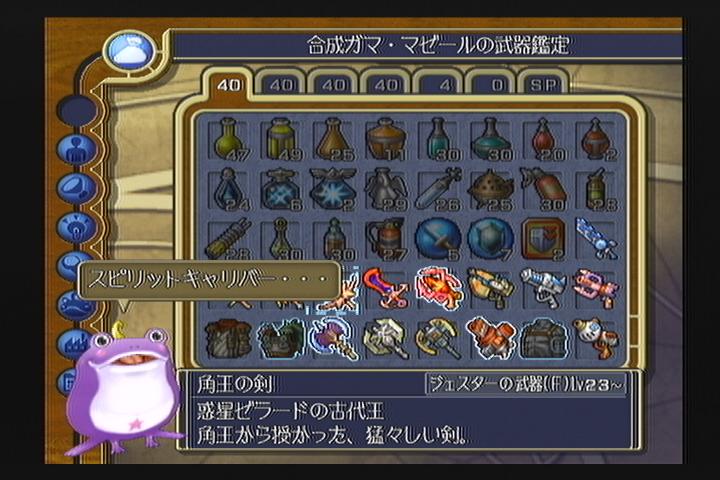Open the inventory tab labeled 0

tap(493, 86)
